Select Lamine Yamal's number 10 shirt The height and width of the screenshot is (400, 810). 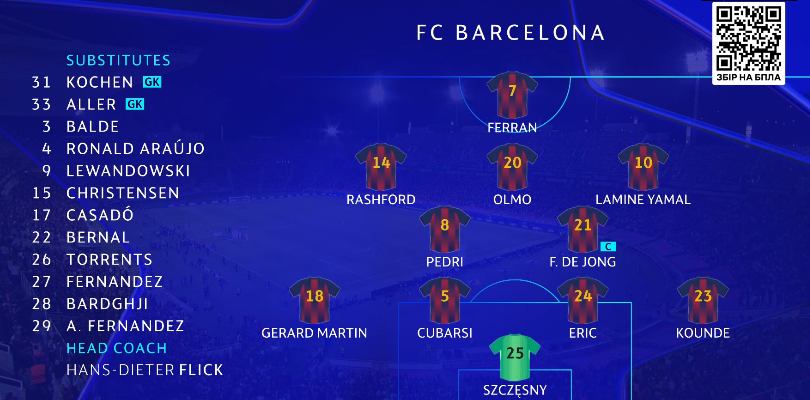(643, 166)
